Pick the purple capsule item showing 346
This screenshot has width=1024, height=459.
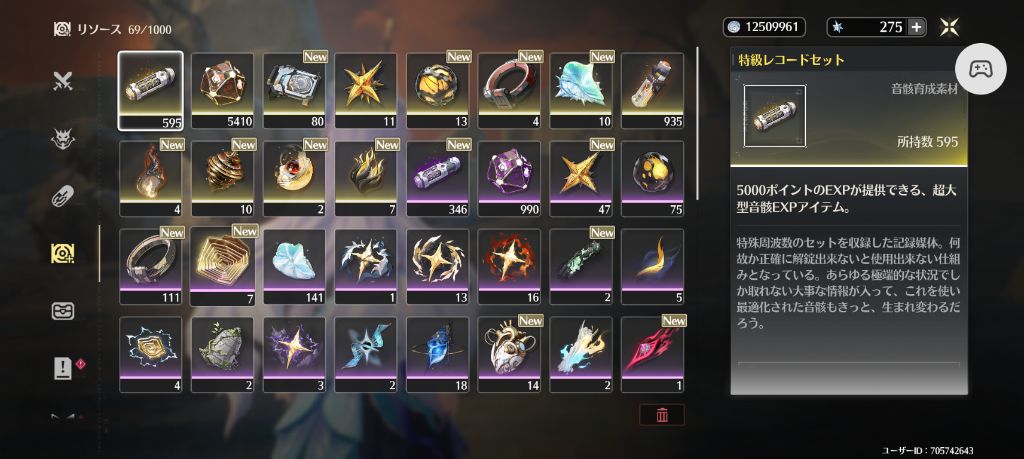pyautogui.click(x=437, y=178)
